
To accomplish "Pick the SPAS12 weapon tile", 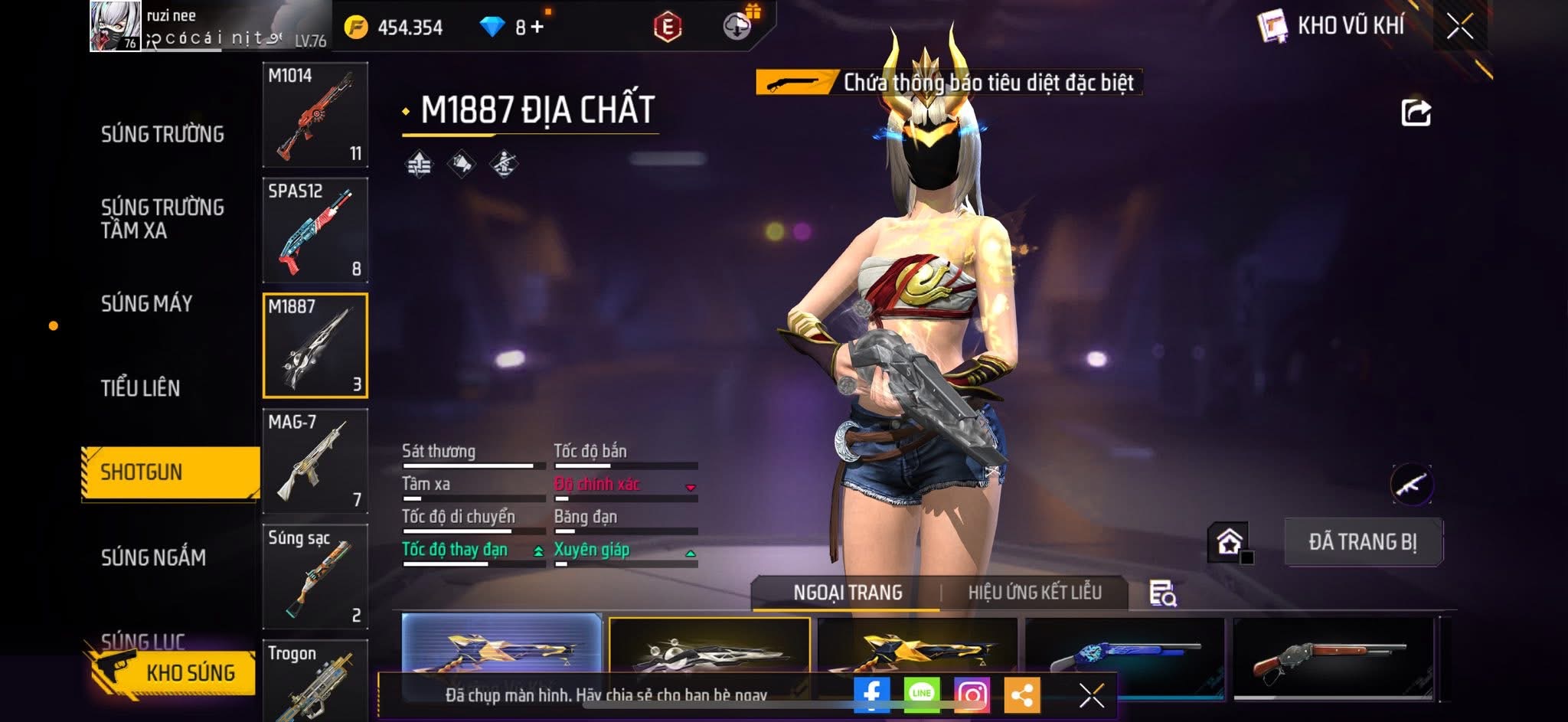I will pos(315,230).
